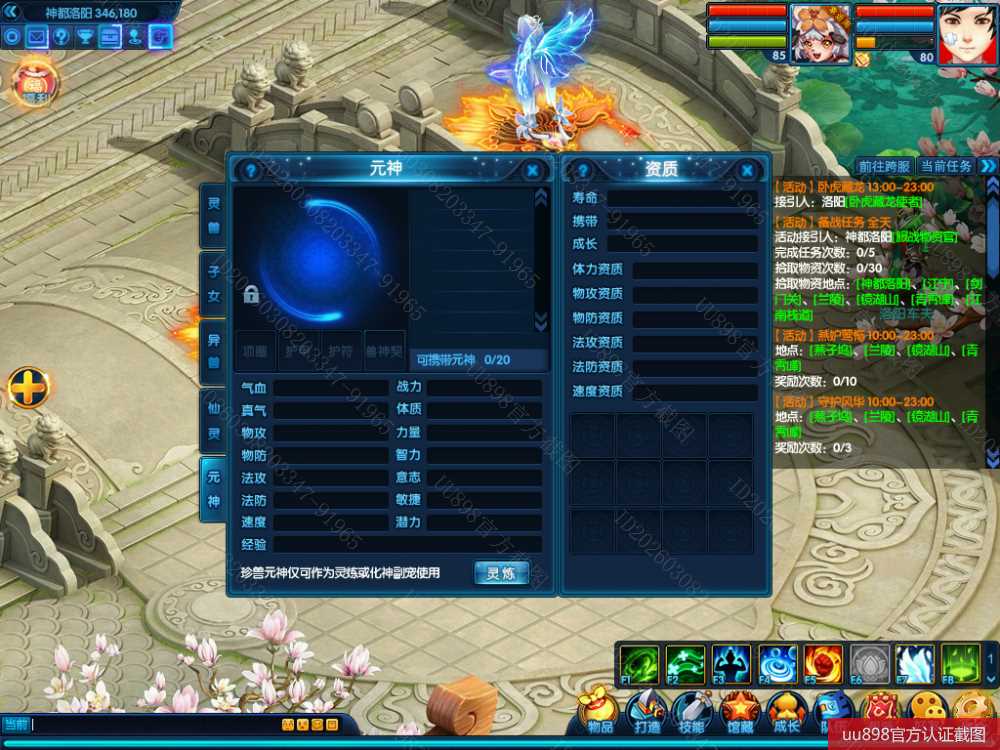1000x750 pixels.
Task: Trigger the F7 white wings skill
Action: point(915,664)
